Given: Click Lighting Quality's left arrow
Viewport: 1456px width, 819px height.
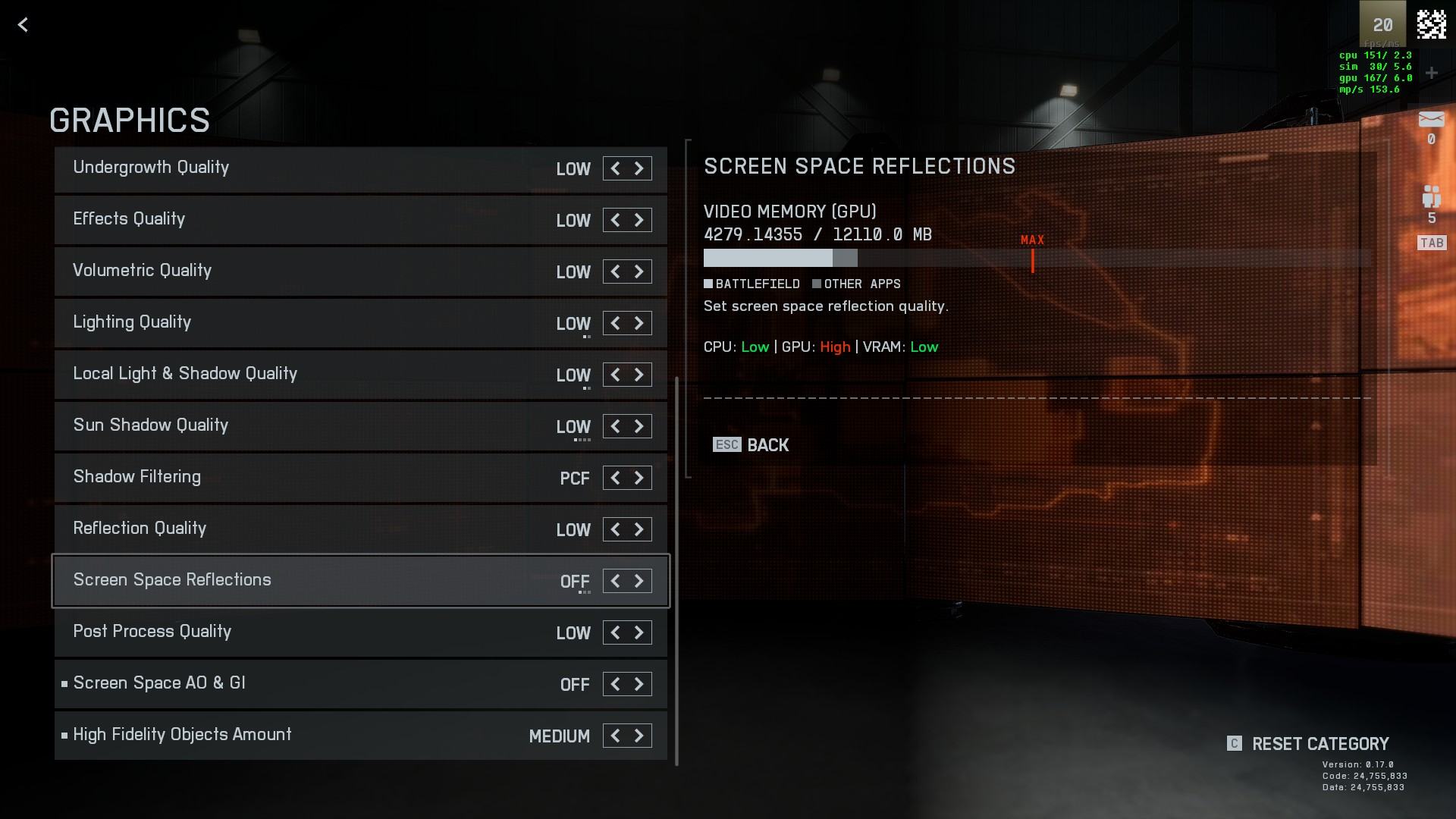Looking at the screenshot, I should 615,323.
